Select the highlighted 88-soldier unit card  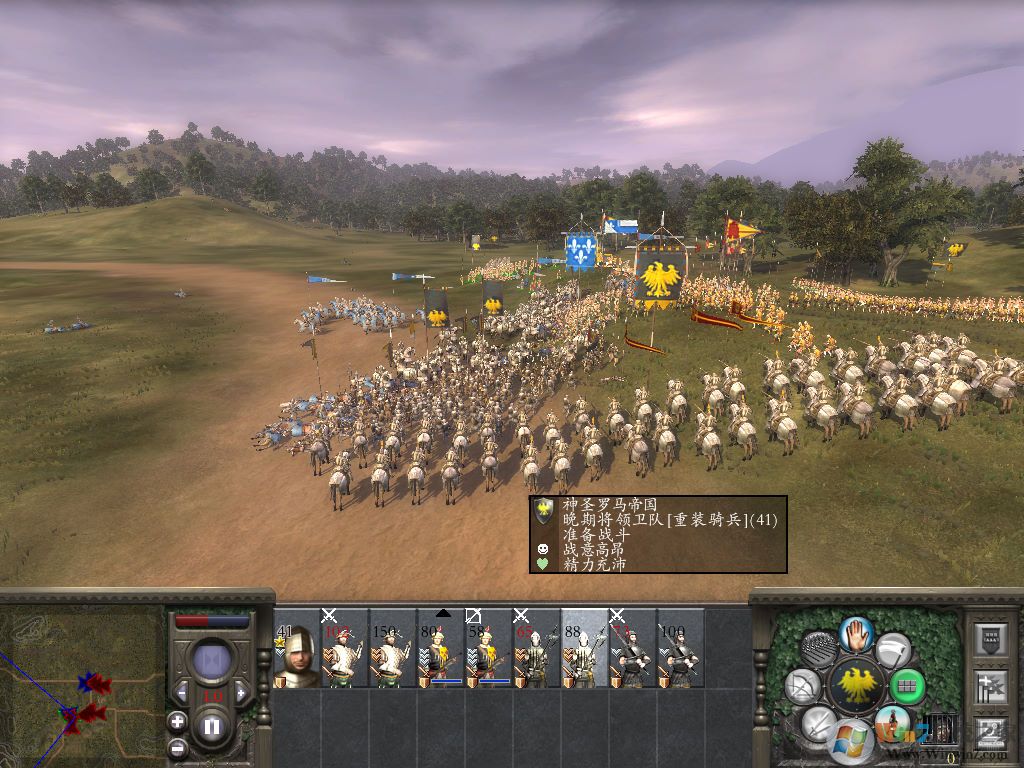[584, 650]
